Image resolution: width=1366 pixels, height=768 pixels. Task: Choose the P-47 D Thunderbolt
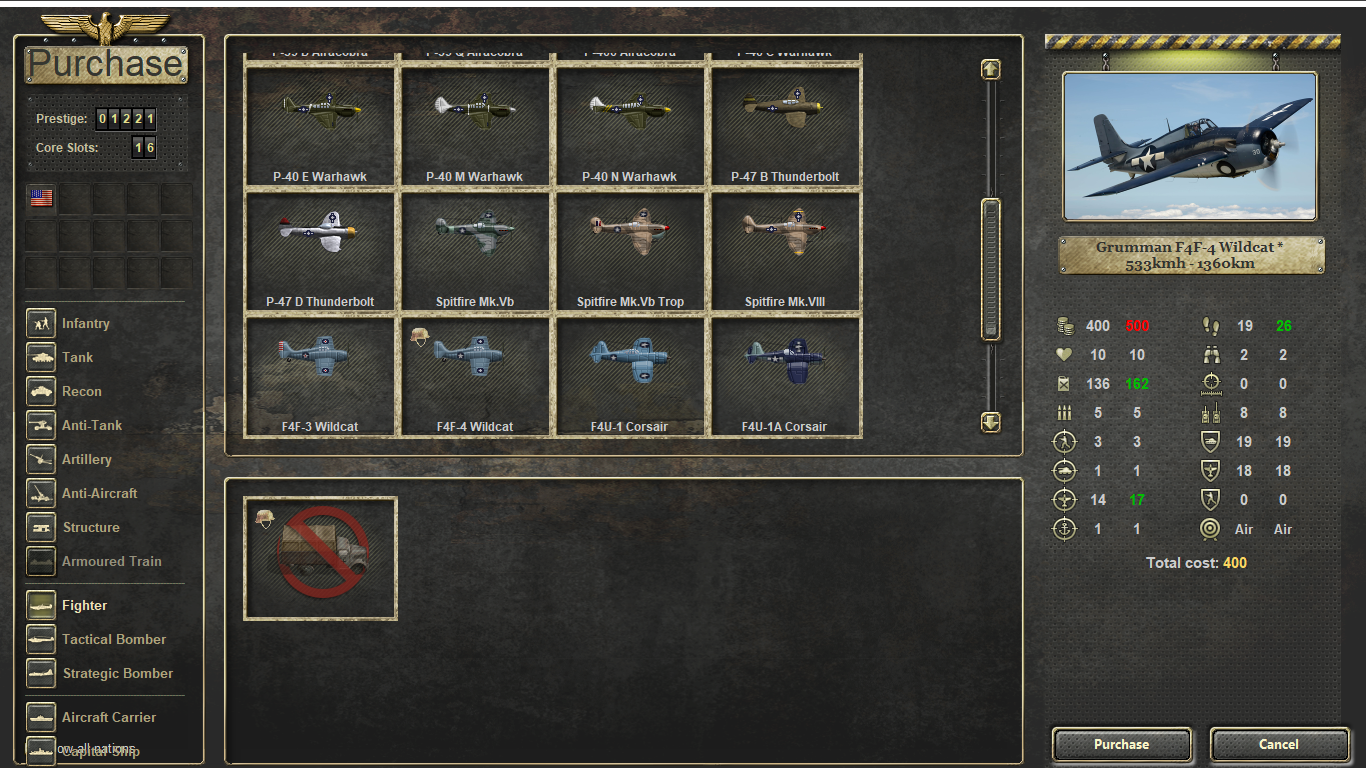(x=320, y=251)
